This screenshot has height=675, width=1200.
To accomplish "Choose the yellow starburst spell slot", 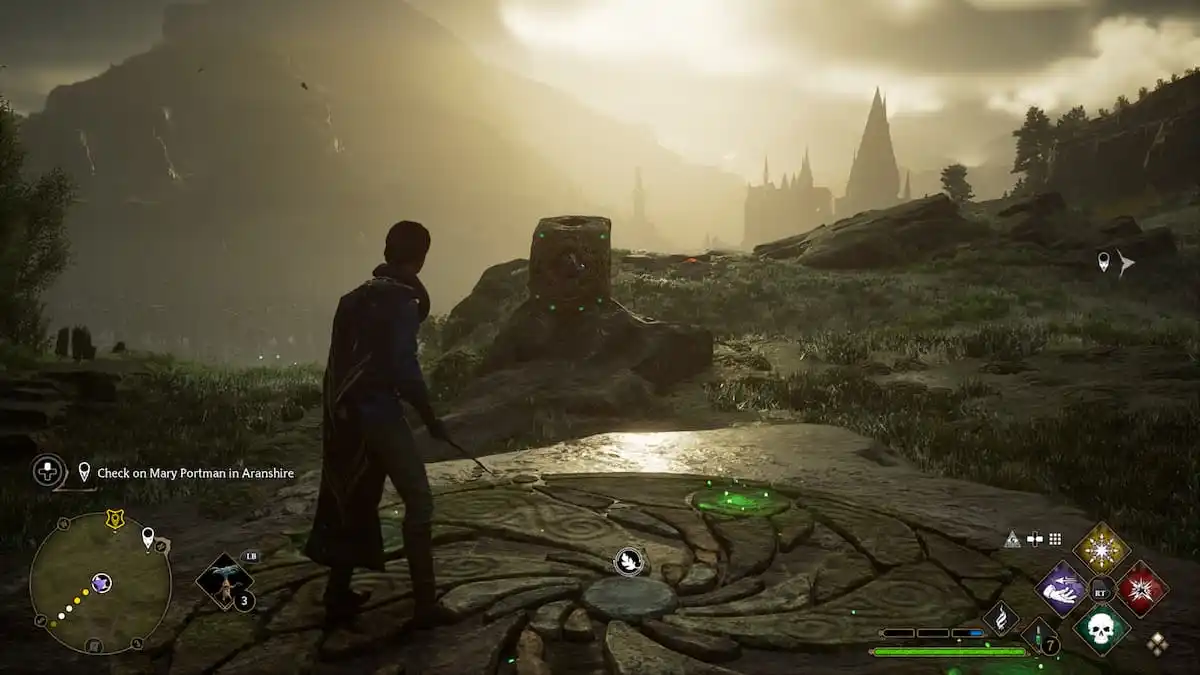I will (x=1101, y=548).
